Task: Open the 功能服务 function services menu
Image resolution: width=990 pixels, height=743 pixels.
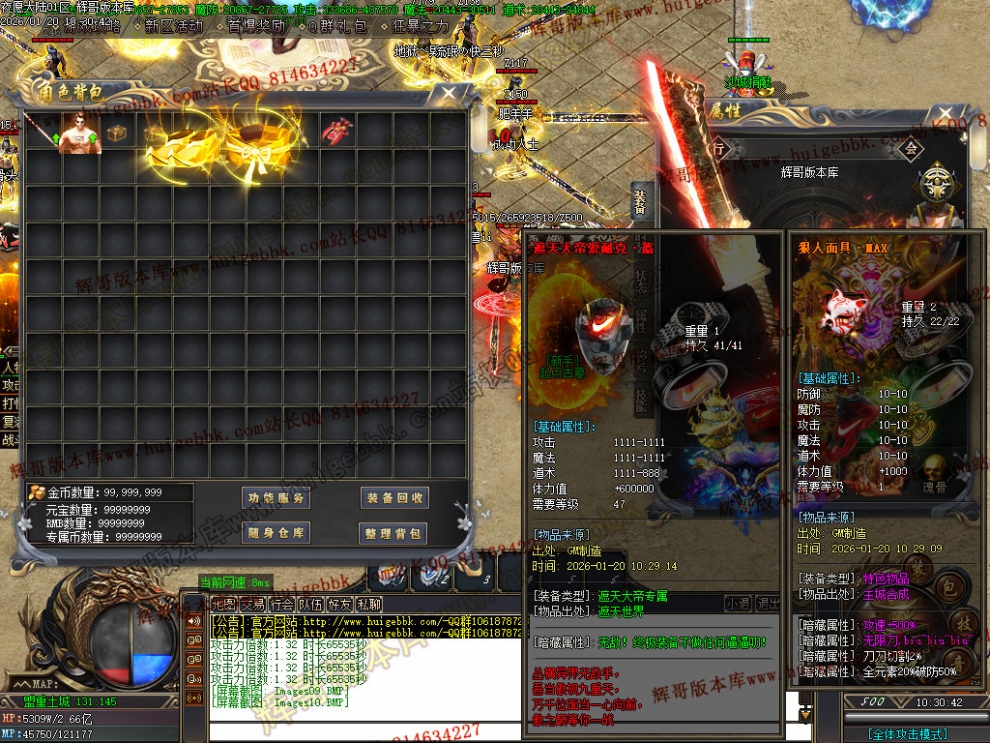Action: click(277, 498)
